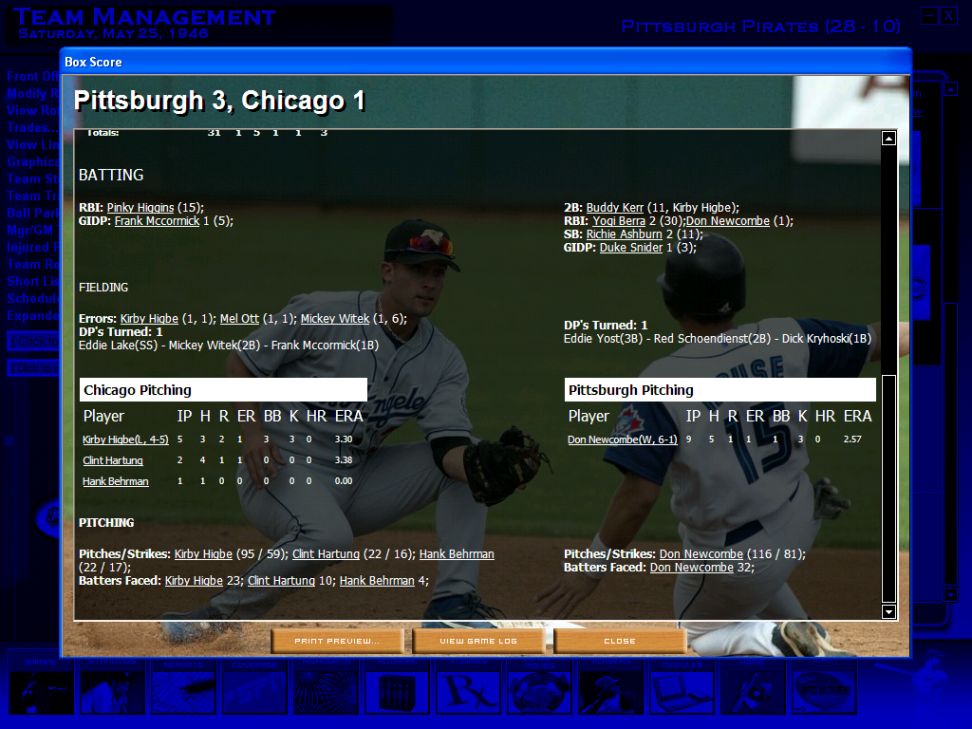The image size is (972, 729).
Task: Open Clint Hartung in Chicago Pitching table
Action: (x=113, y=461)
